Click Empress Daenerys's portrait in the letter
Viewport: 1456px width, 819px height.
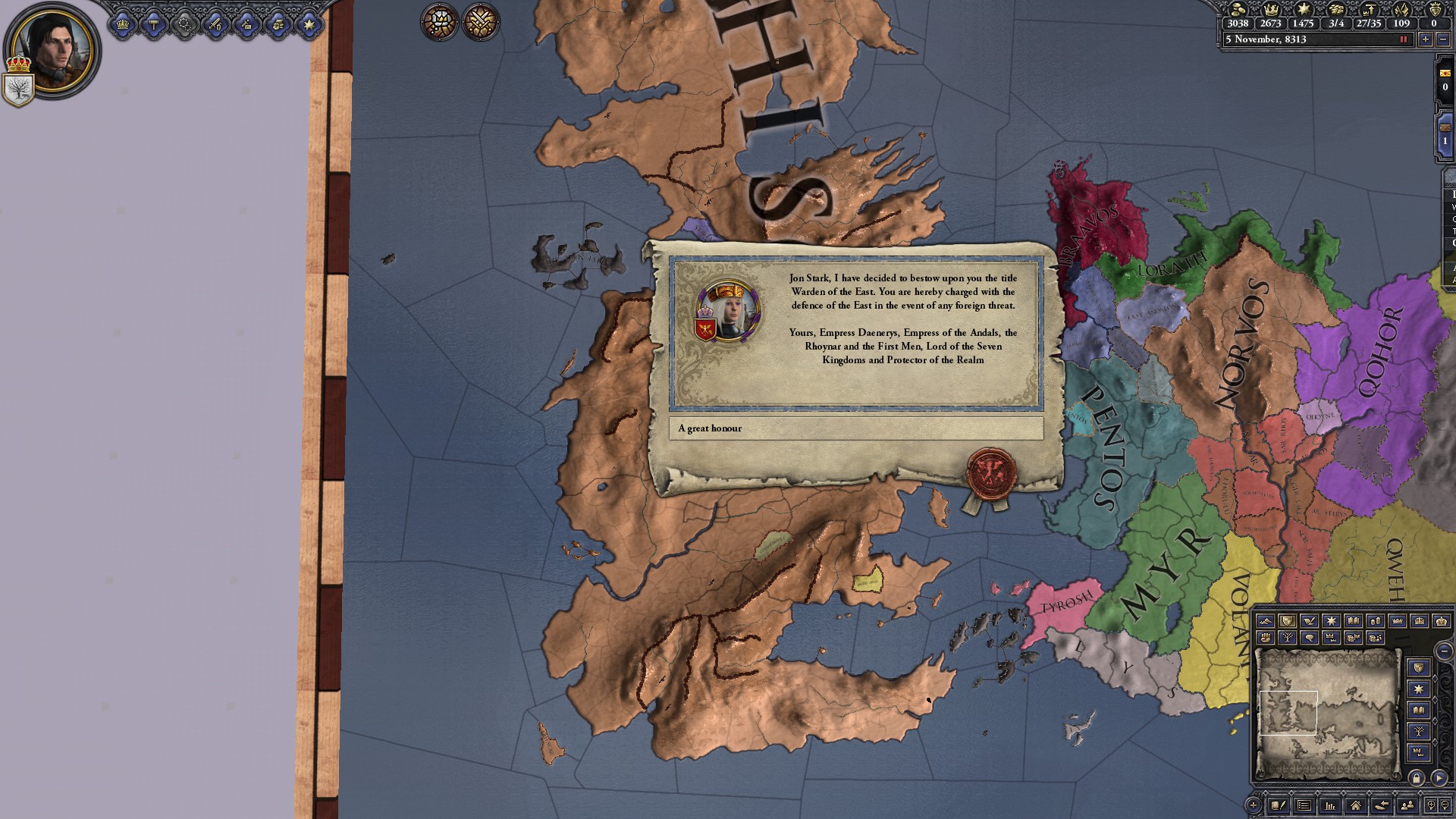pos(728,311)
